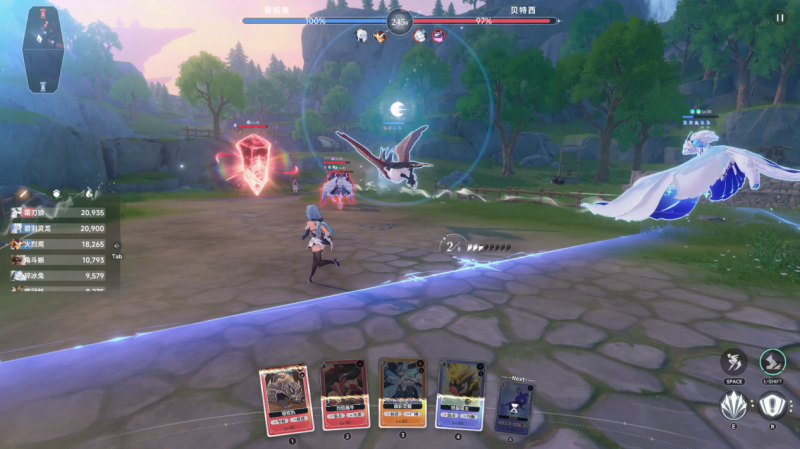Activate the shield exclamation skill

coord(772,407)
